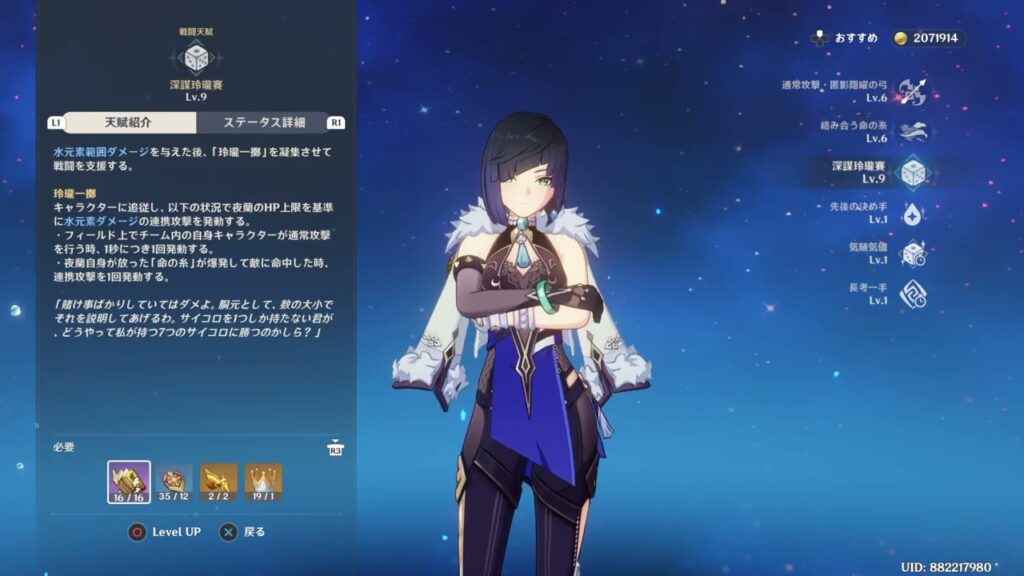
Task: Select the 深謀玲瓏賽 Lv.9 talent
Action: pyautogui.click(x=912, y=173)
